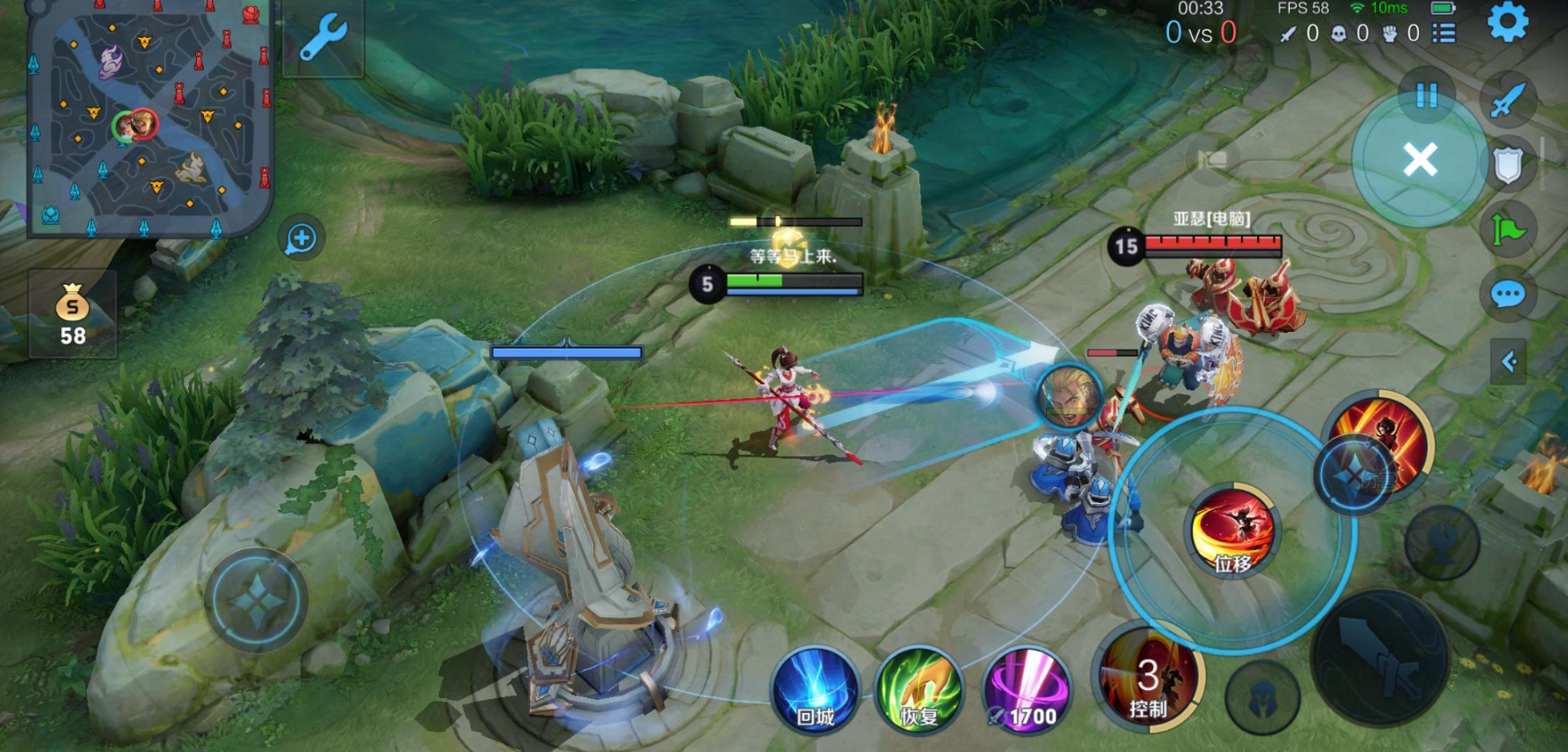Click the magnifier plus icon beside minimap
This screenshot has height=752, width=1568.
pyautogui.click(x=301, y=238)
